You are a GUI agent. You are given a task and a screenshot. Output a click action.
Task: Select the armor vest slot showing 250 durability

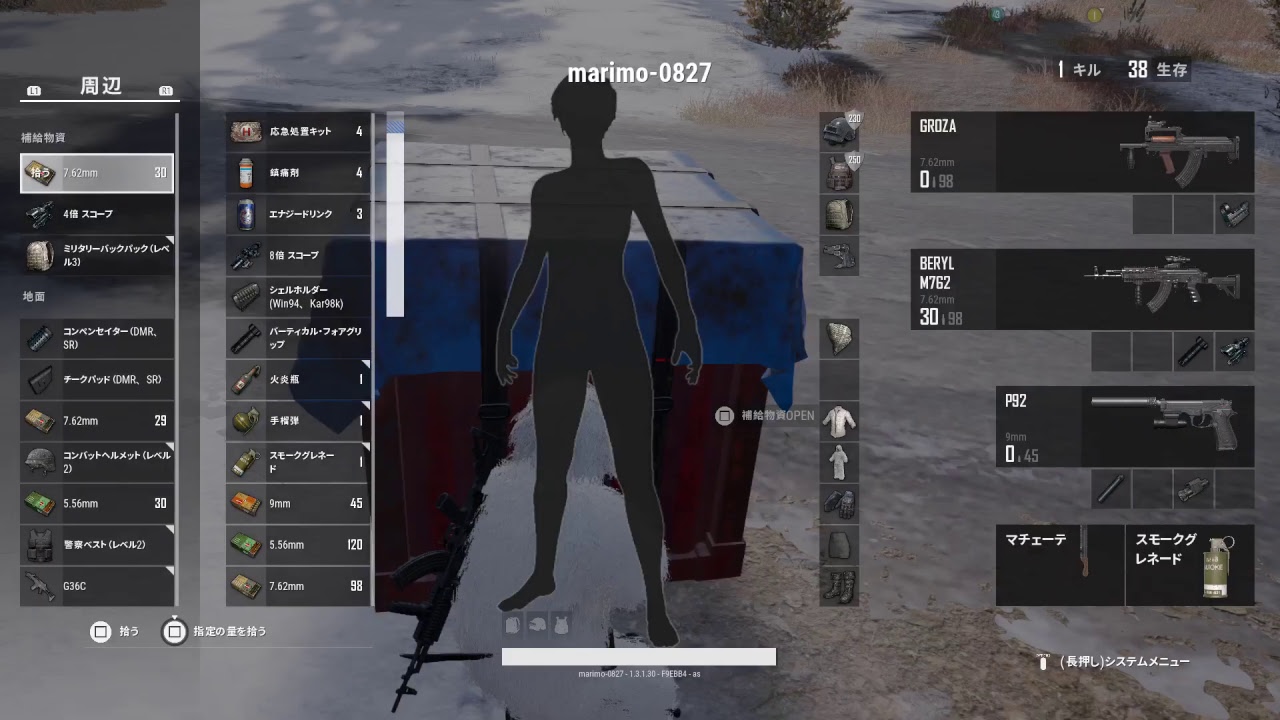click(838, 172)
